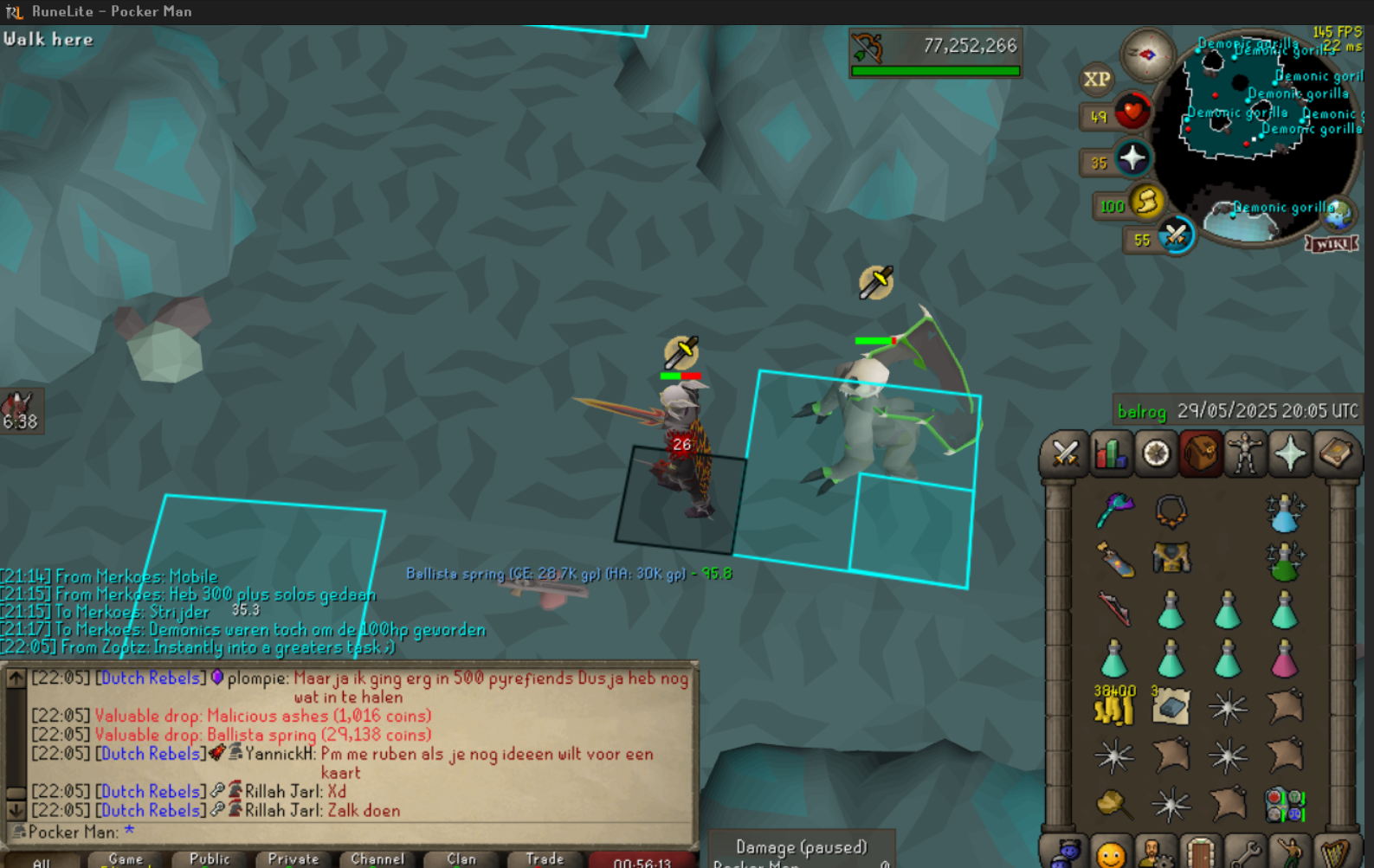1374x868 pixels.
Task: Switch to the Skills tab
Action: point(1111,453)
